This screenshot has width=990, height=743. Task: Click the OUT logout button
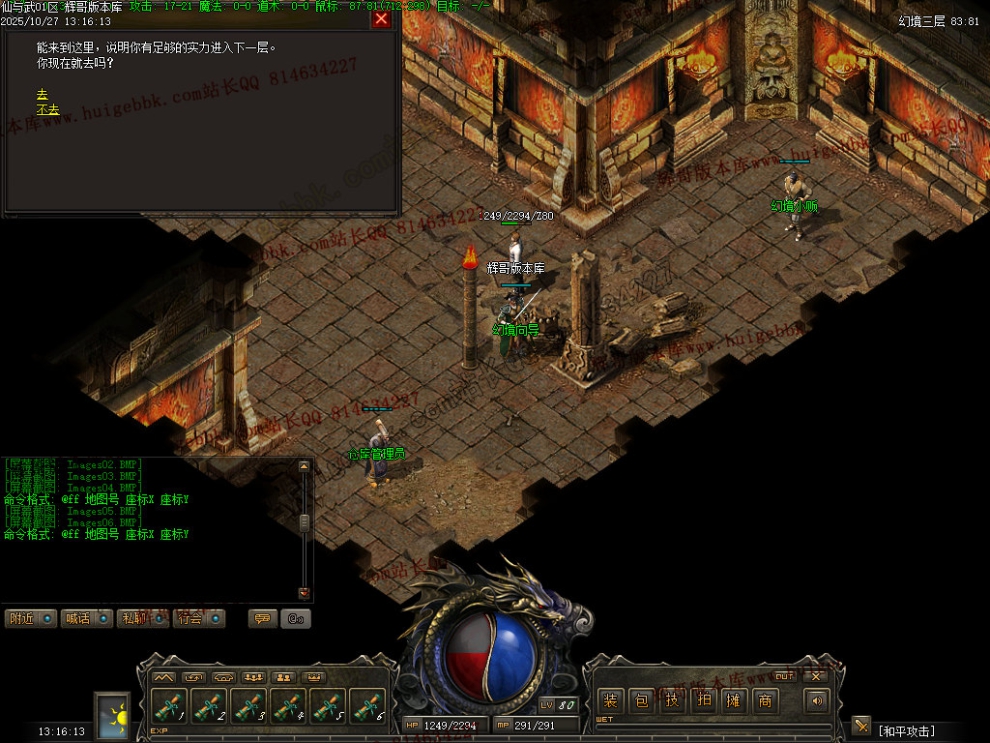[785, 675]
